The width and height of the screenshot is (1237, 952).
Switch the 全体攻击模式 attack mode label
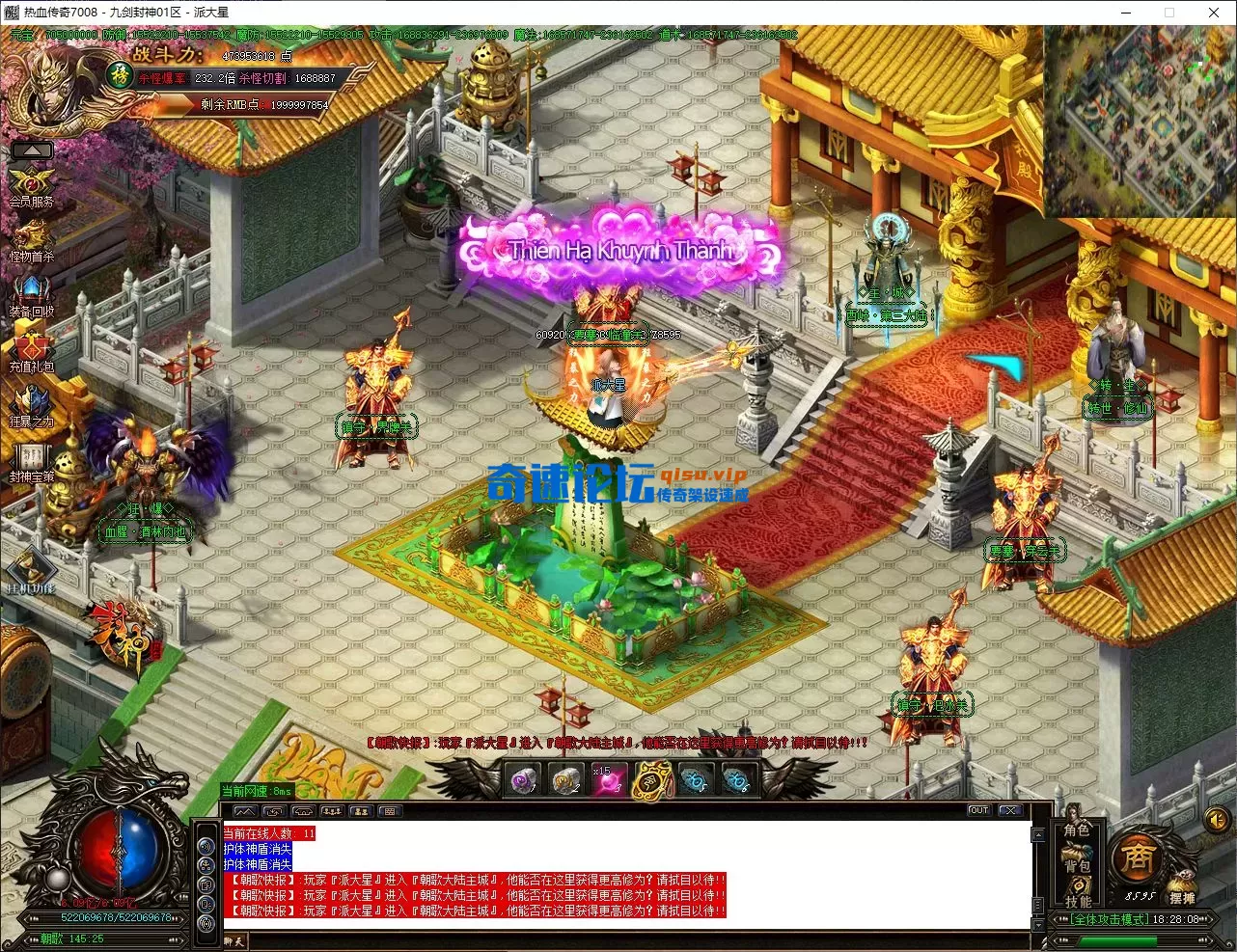pos(1109,919)
